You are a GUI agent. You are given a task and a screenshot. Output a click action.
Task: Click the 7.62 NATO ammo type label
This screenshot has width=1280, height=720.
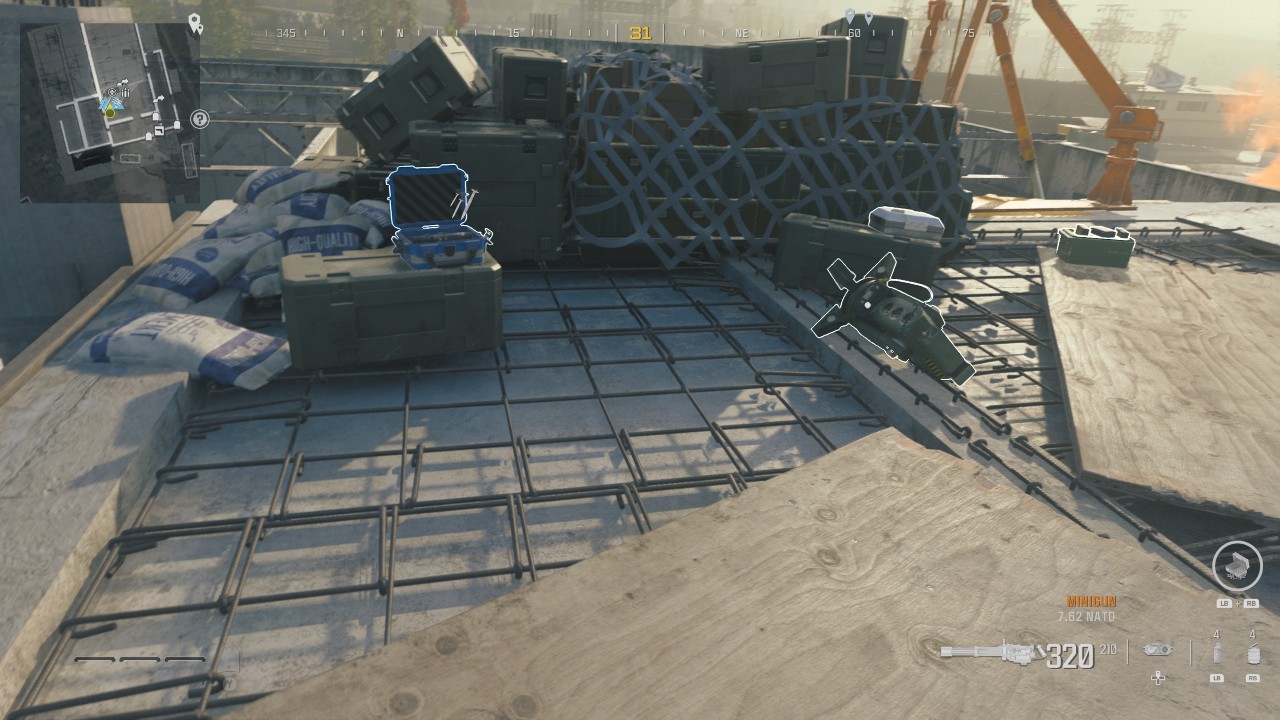(x=1086, y=616)
